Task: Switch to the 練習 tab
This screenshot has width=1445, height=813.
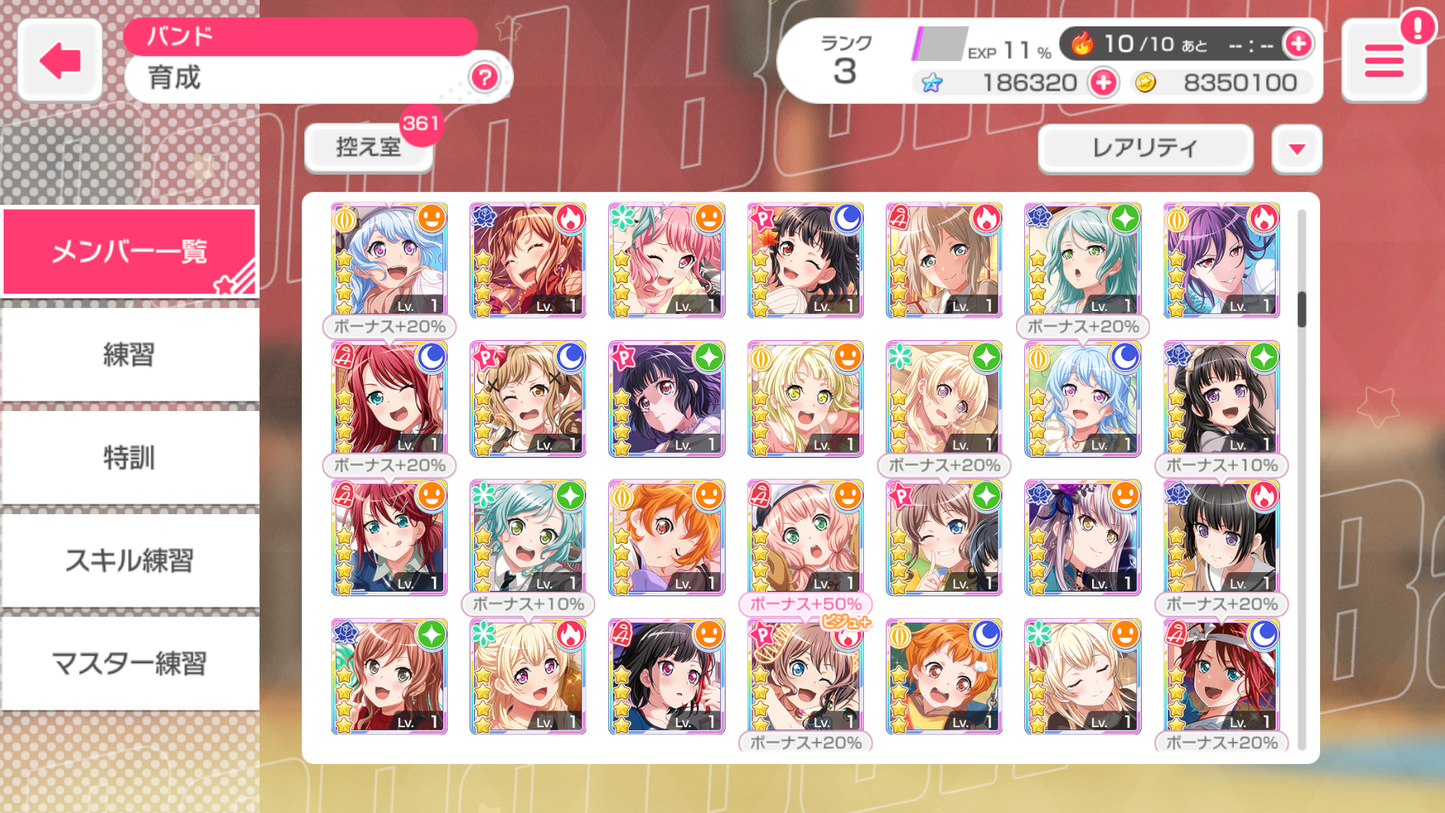Action: point(130,354)
